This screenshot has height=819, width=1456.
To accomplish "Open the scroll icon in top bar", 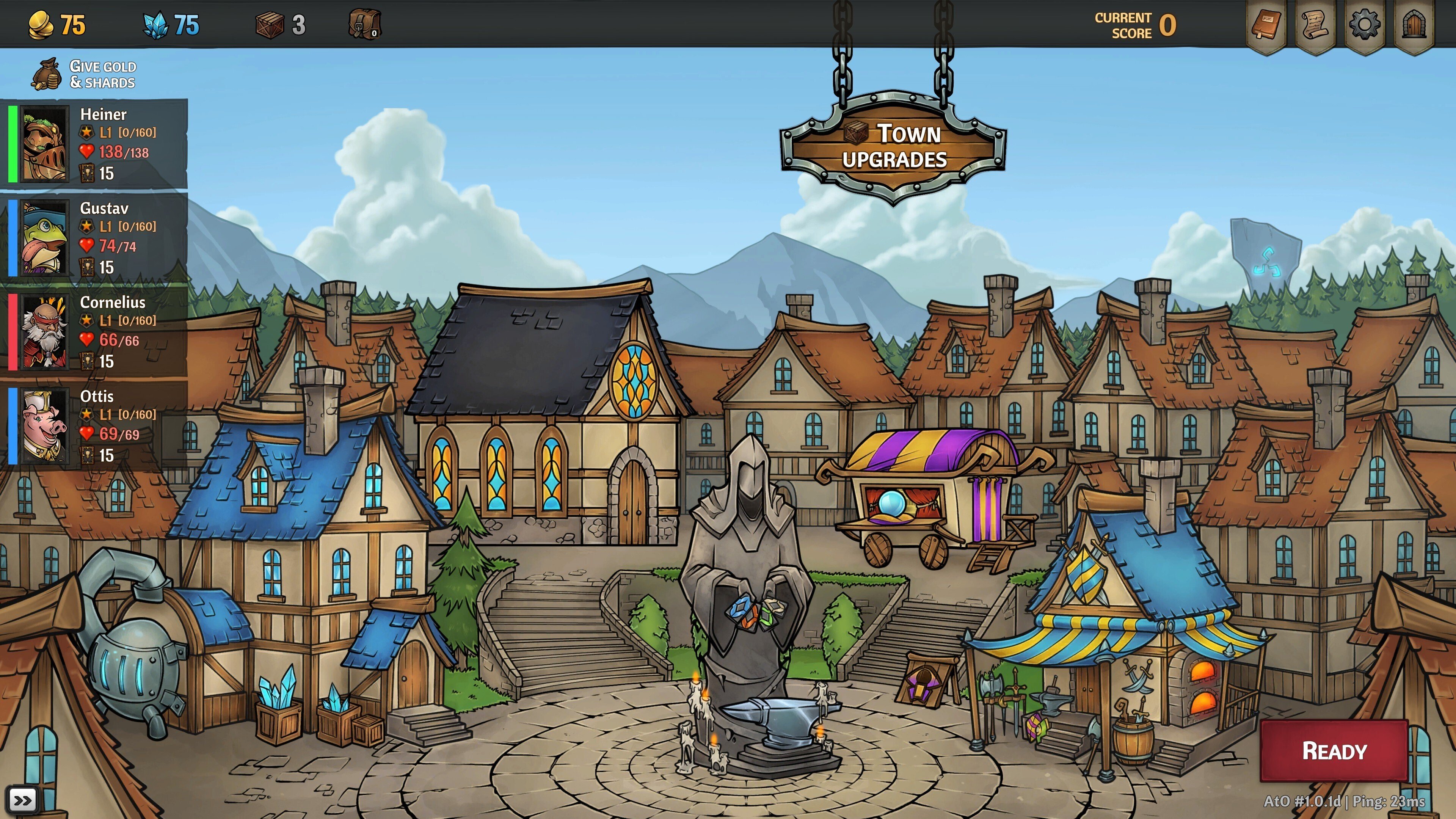I will 1315,25.
